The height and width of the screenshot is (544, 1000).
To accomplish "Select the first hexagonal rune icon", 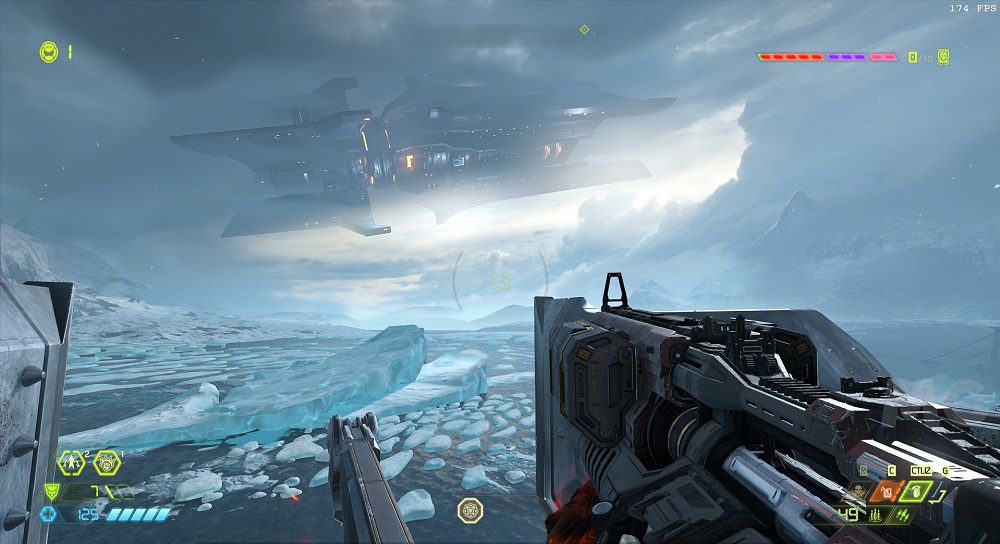I will [x=72, y=463].
